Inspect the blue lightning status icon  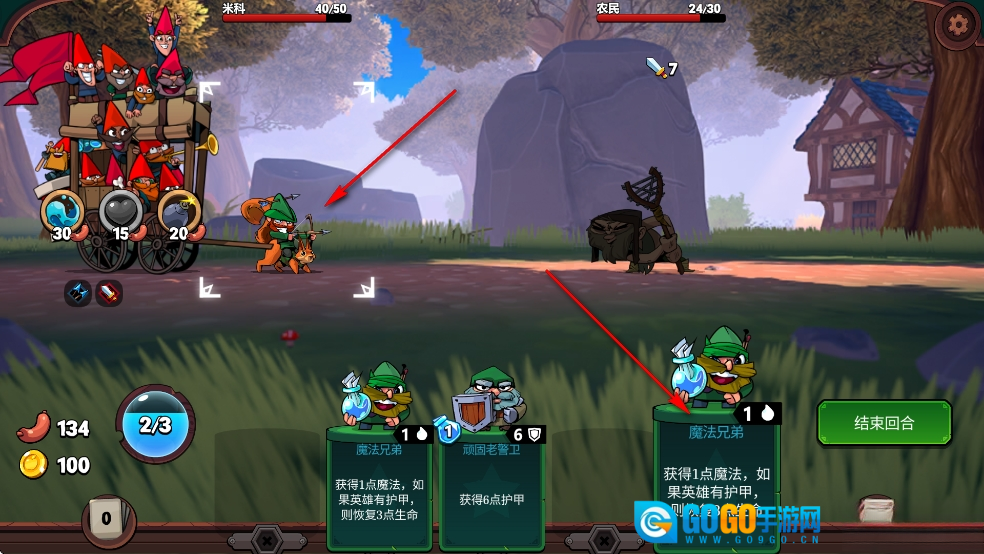coord(78,293)
